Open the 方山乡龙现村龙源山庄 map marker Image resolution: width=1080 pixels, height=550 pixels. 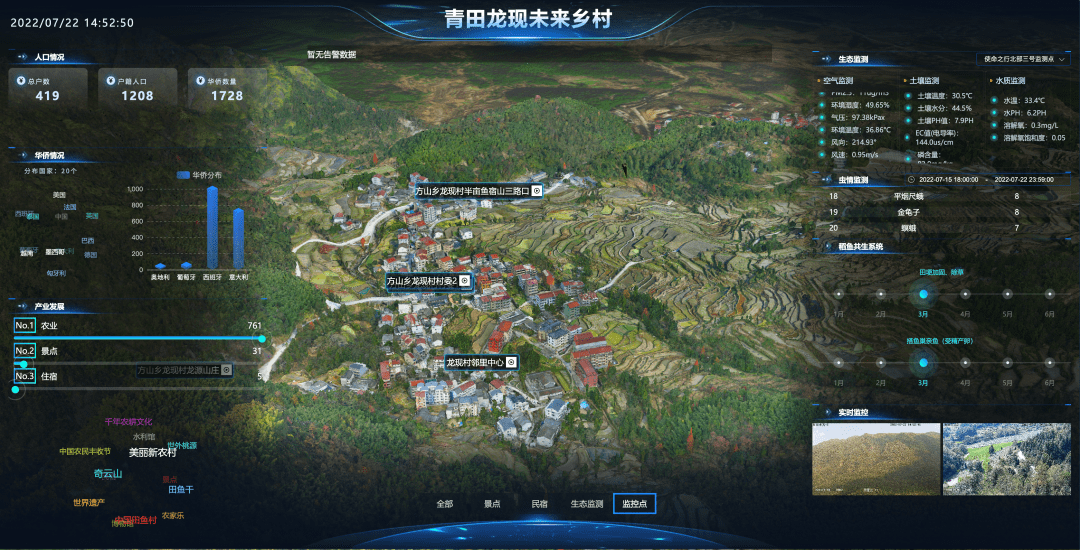click(x=184, y=370)
